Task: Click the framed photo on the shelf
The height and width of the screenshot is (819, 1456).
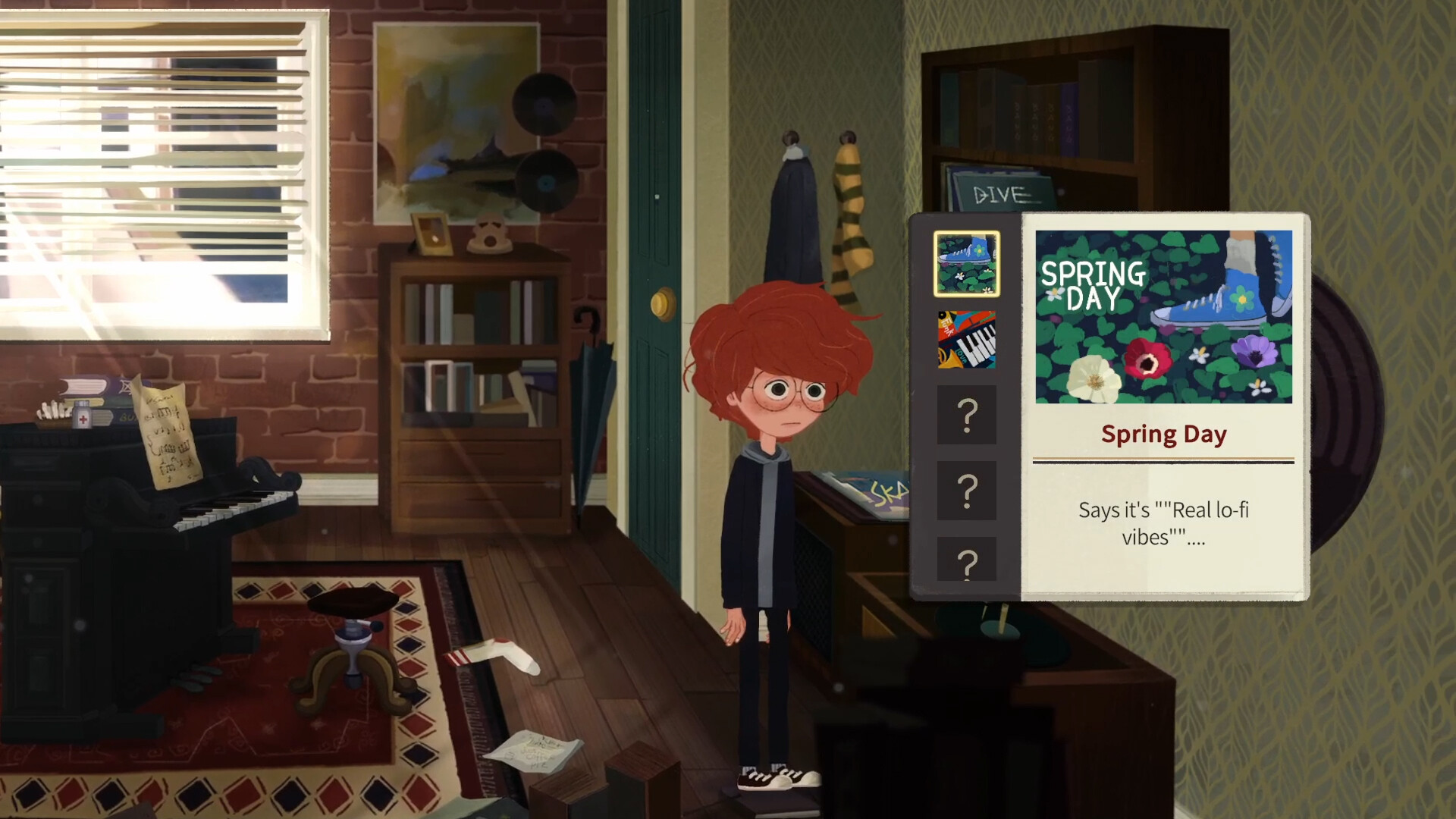Action: [431, 235]
